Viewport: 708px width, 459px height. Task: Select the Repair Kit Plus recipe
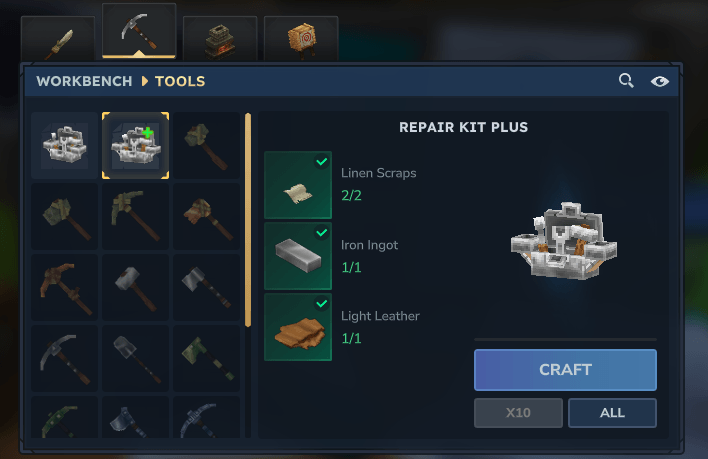click(x=135, y=146)
